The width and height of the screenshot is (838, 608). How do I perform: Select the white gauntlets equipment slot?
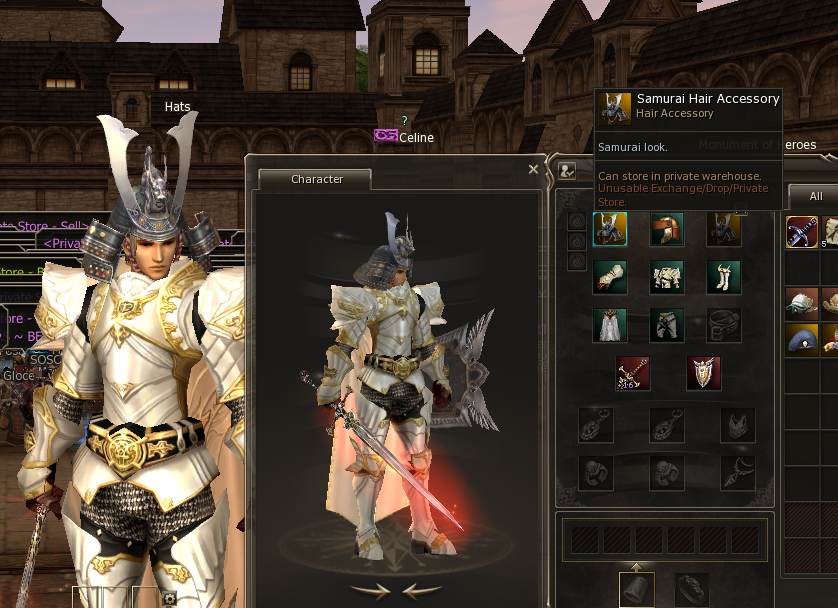[610, 276]
